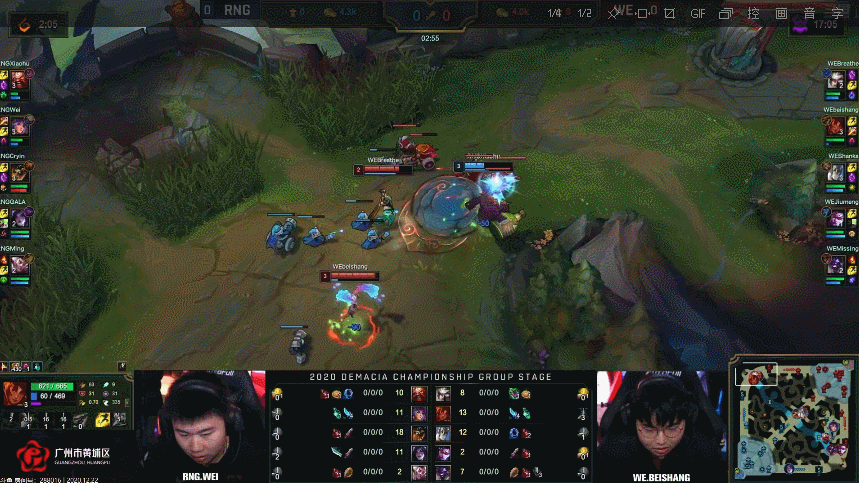
Task: Click the crop screenshot icon
Action: tap(669, 14)
